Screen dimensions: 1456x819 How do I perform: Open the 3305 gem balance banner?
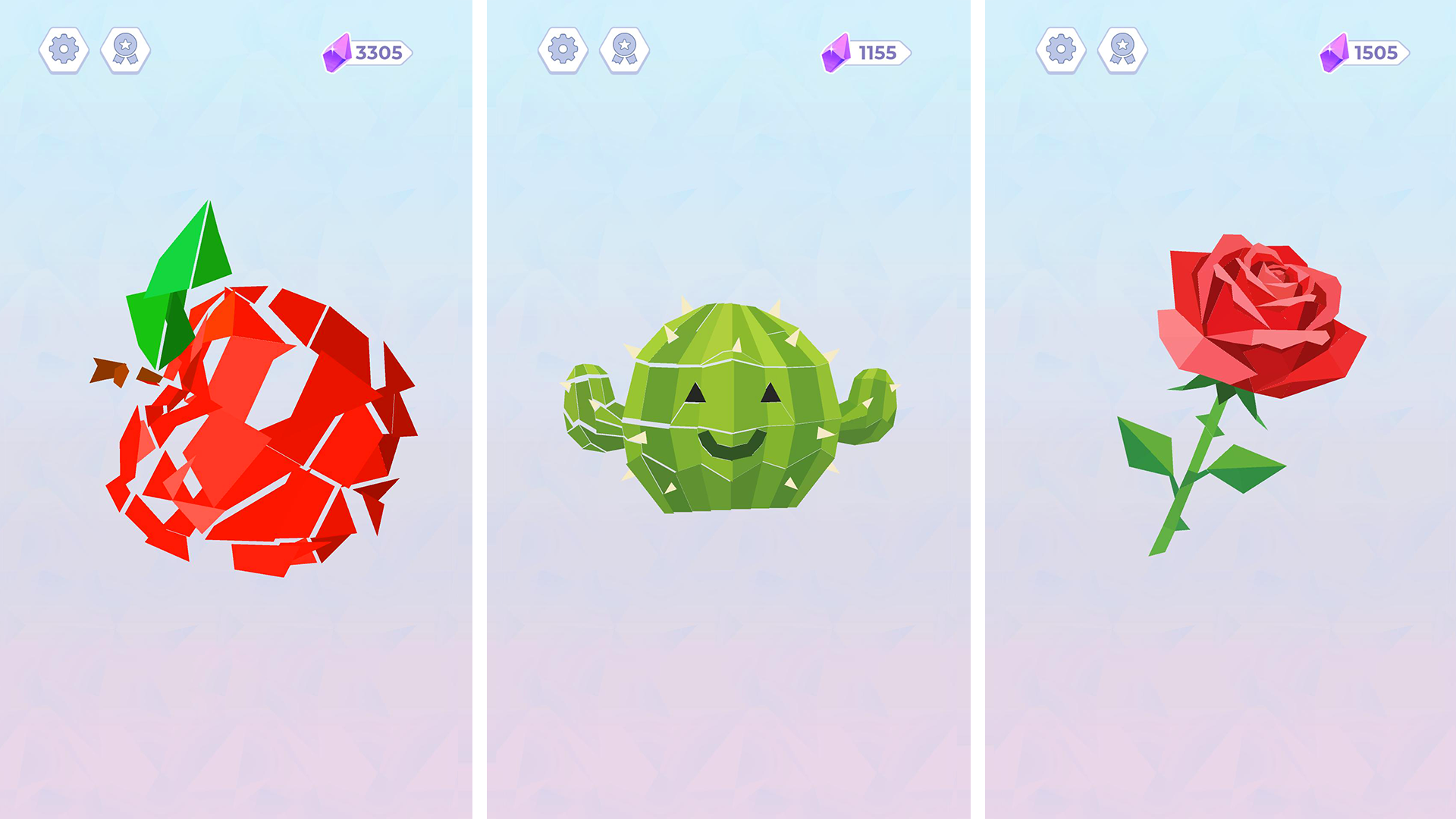click(x=375, y=53)
